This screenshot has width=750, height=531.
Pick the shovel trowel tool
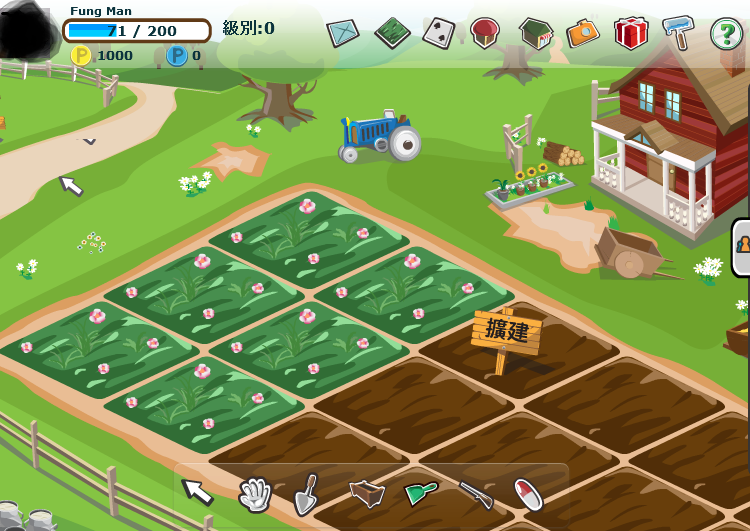point(309,493)
